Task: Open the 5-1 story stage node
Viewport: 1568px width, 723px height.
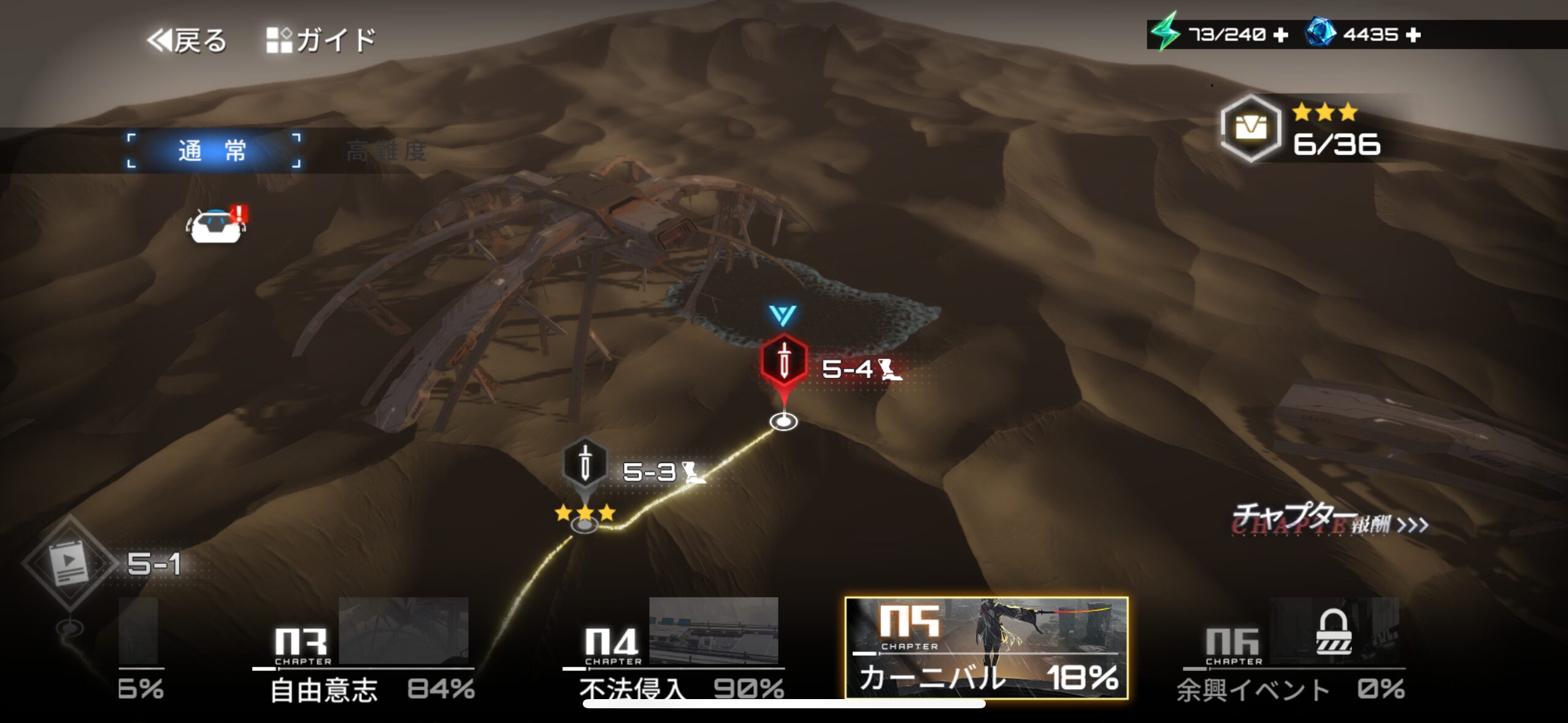Action: tap(70, 562)
